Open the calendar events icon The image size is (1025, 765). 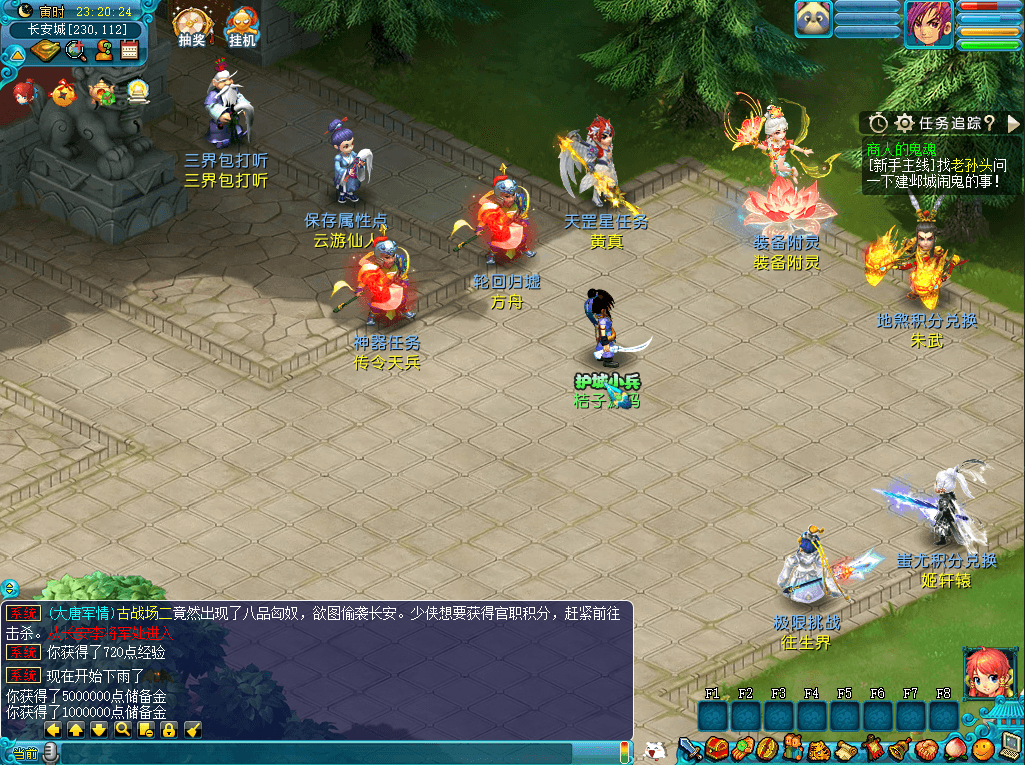point(129,51)
